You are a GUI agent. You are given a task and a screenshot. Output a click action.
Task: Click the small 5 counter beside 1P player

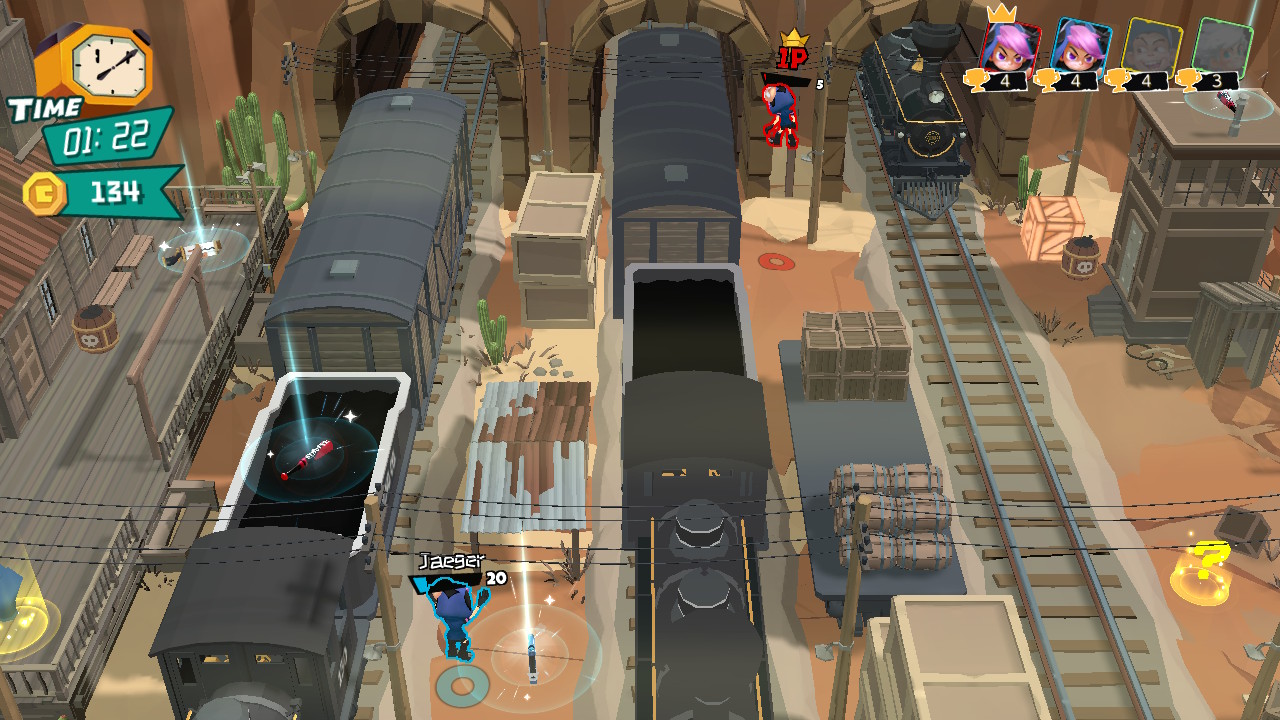click(x=820, y=84)
